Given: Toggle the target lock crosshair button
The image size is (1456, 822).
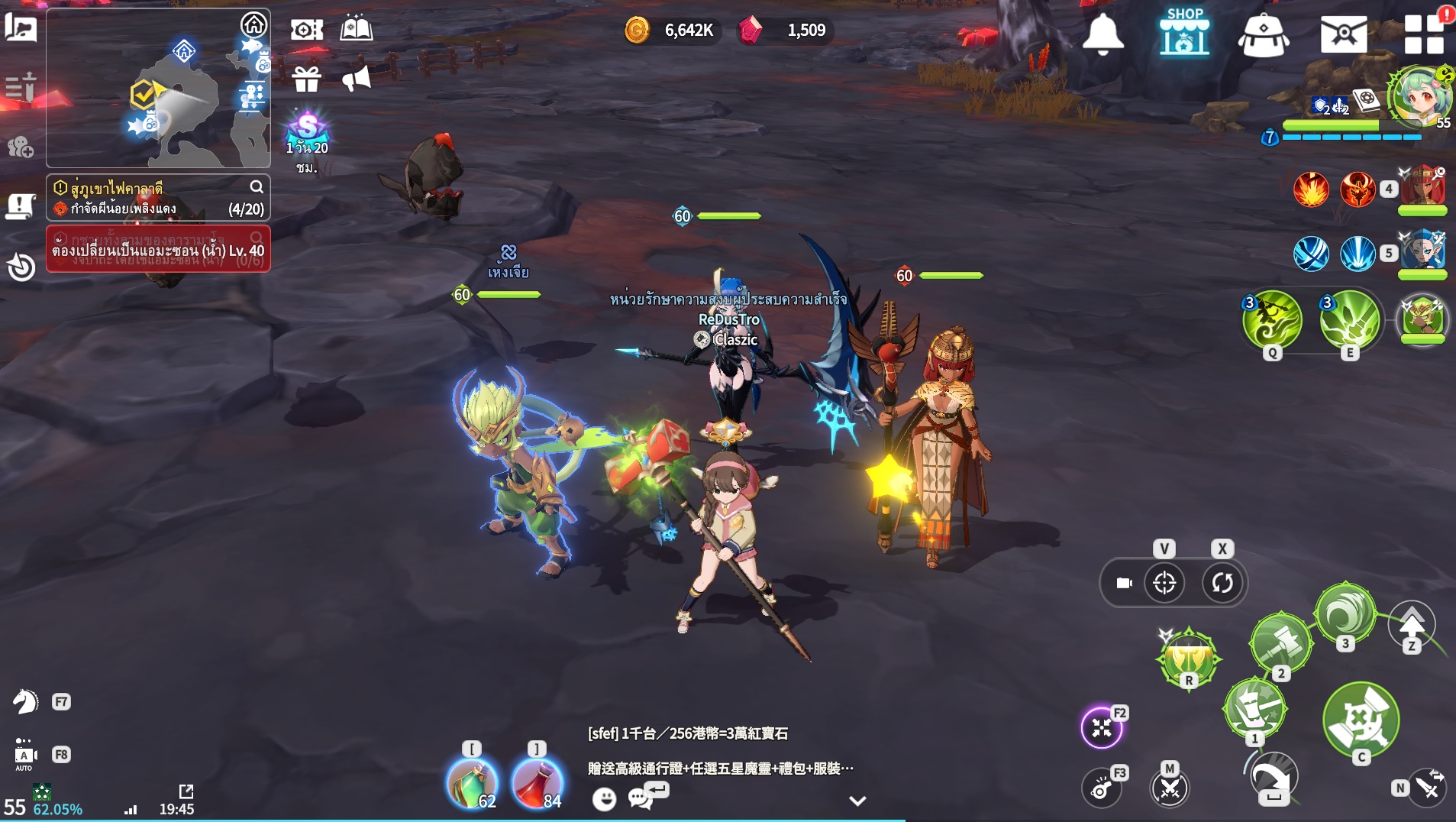Looking at the screenshot, I should (x=1164, y=583).
